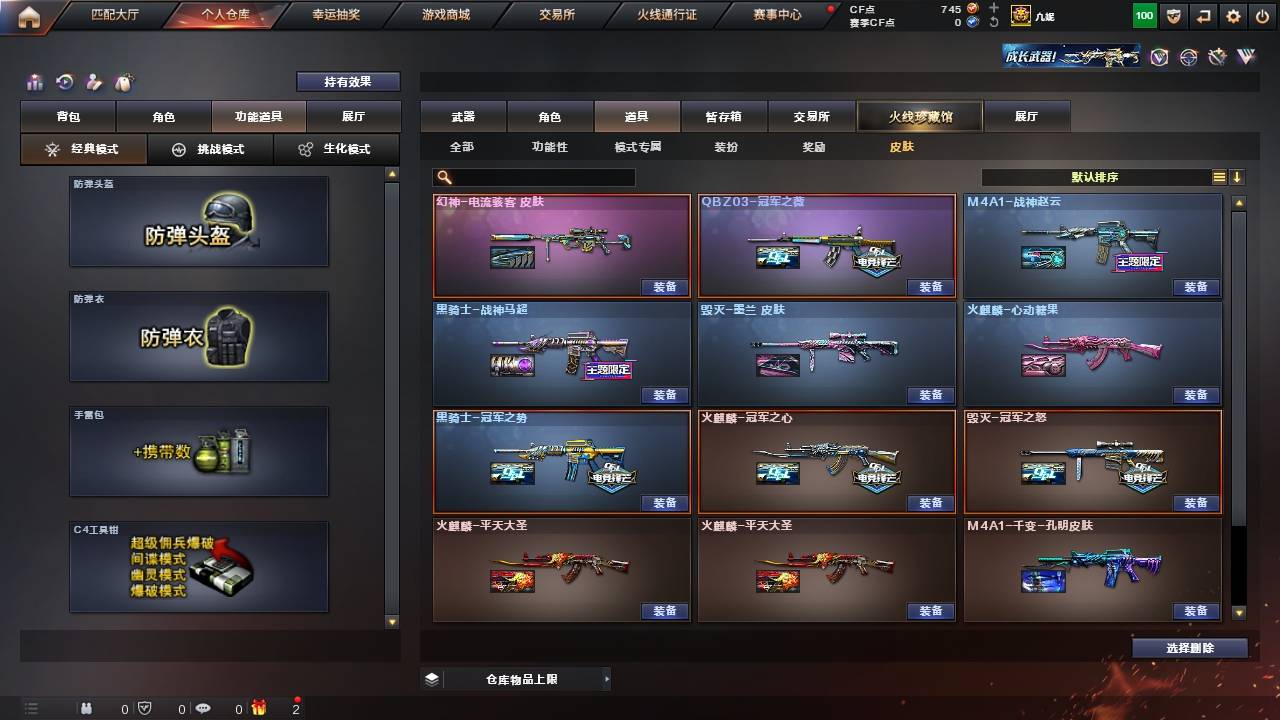Open the settings gear icon
Image resolution: width=1280 pixels, height=720 pixels.
tap(1233, 16)
